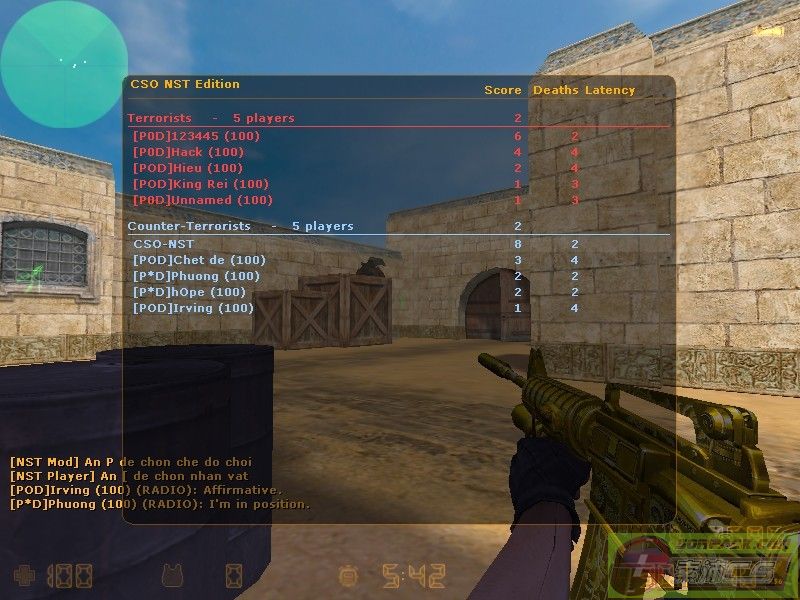The height and width of the screenshot is (600, 800).
Task: Pick the [POD]King Rei player row
Action: click(200, 184)
